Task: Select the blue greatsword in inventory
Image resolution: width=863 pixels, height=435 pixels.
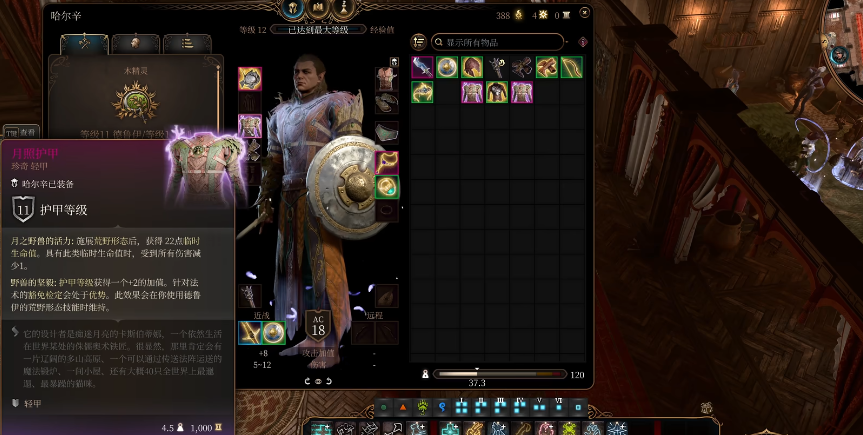Action: click(x=422, y=68)
